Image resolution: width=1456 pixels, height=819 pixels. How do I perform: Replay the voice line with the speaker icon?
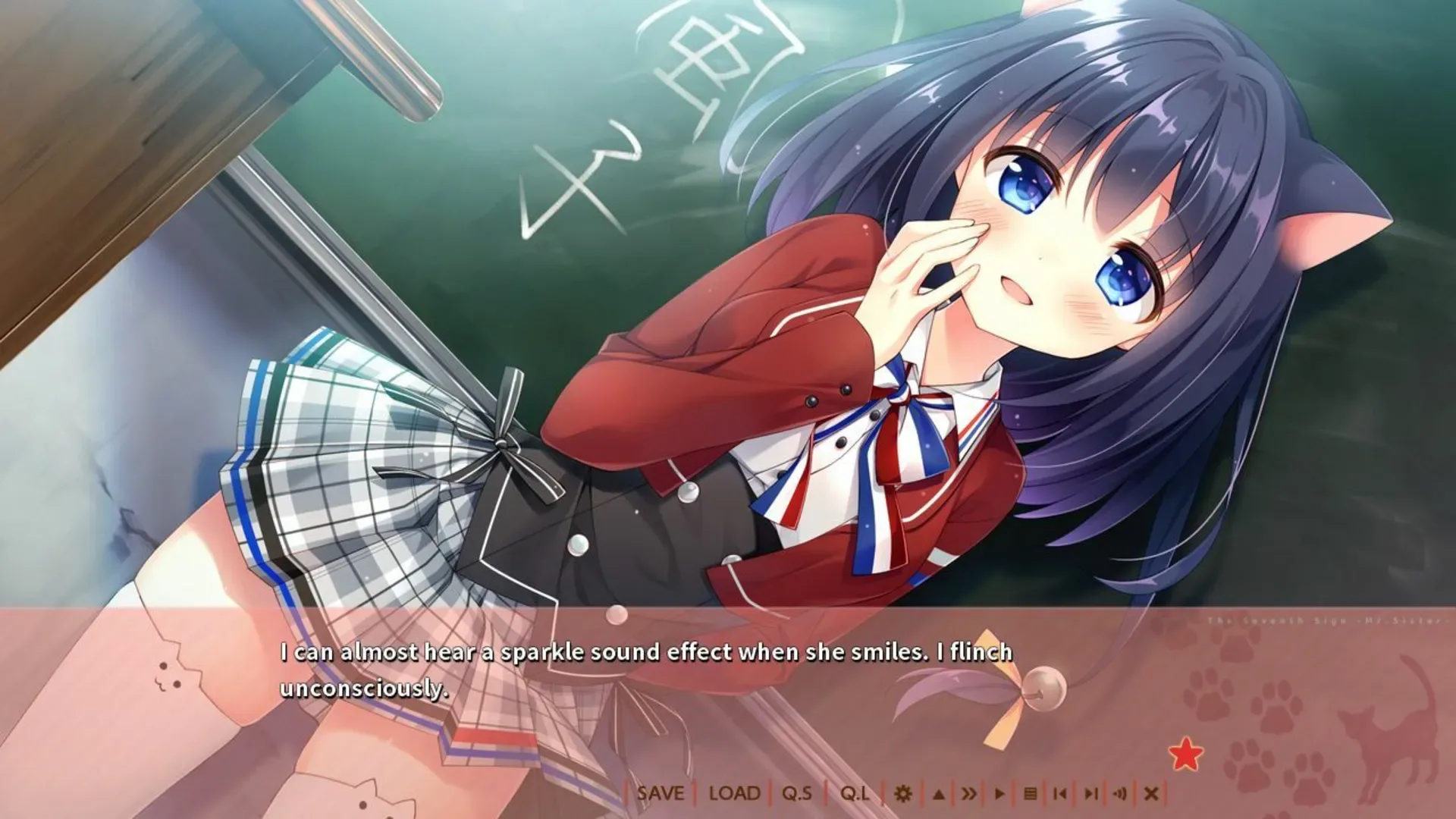pyautogui.click(x=1120, y=794)
